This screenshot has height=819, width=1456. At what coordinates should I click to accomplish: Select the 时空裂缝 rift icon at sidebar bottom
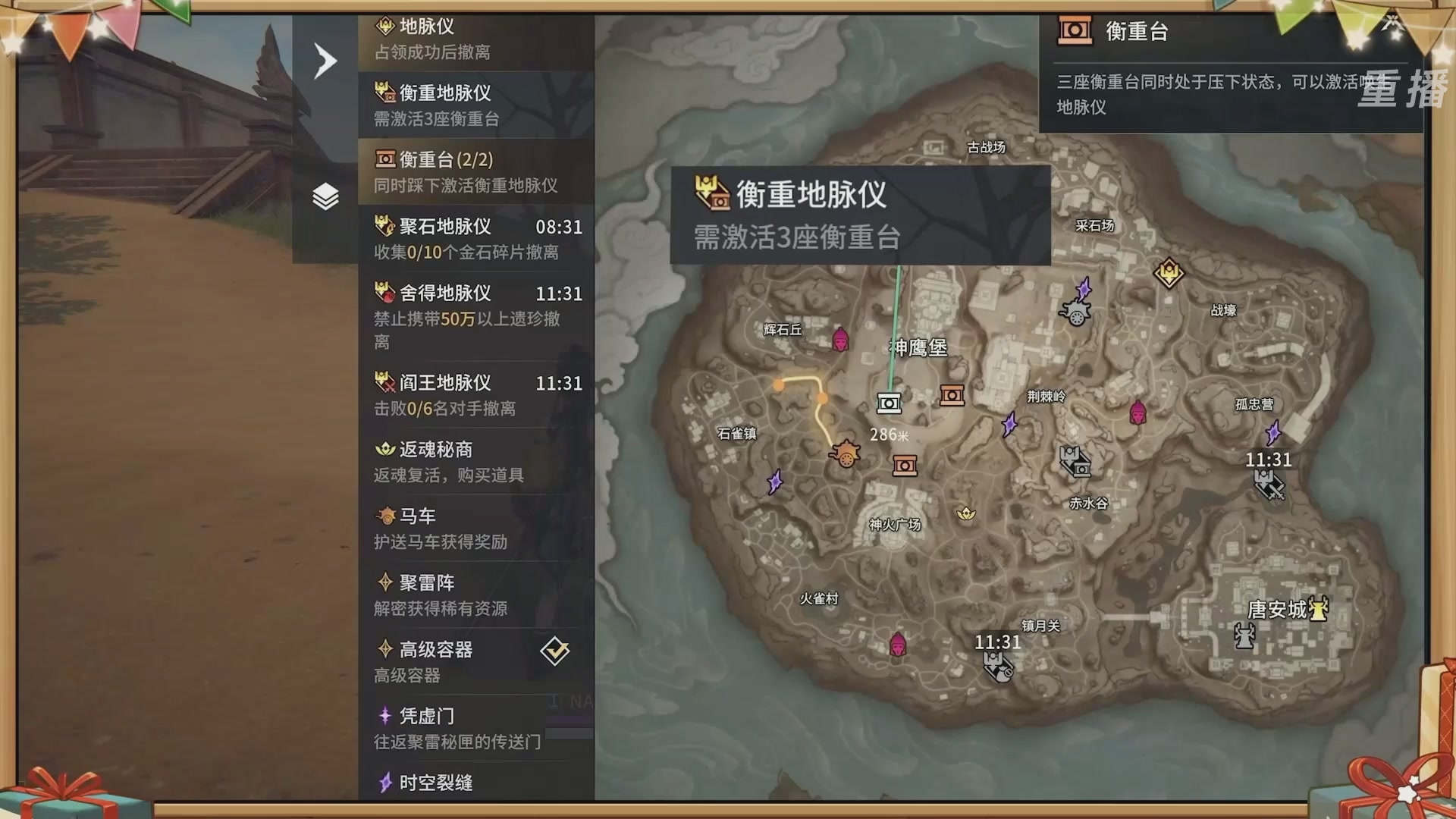click(387, 784)
